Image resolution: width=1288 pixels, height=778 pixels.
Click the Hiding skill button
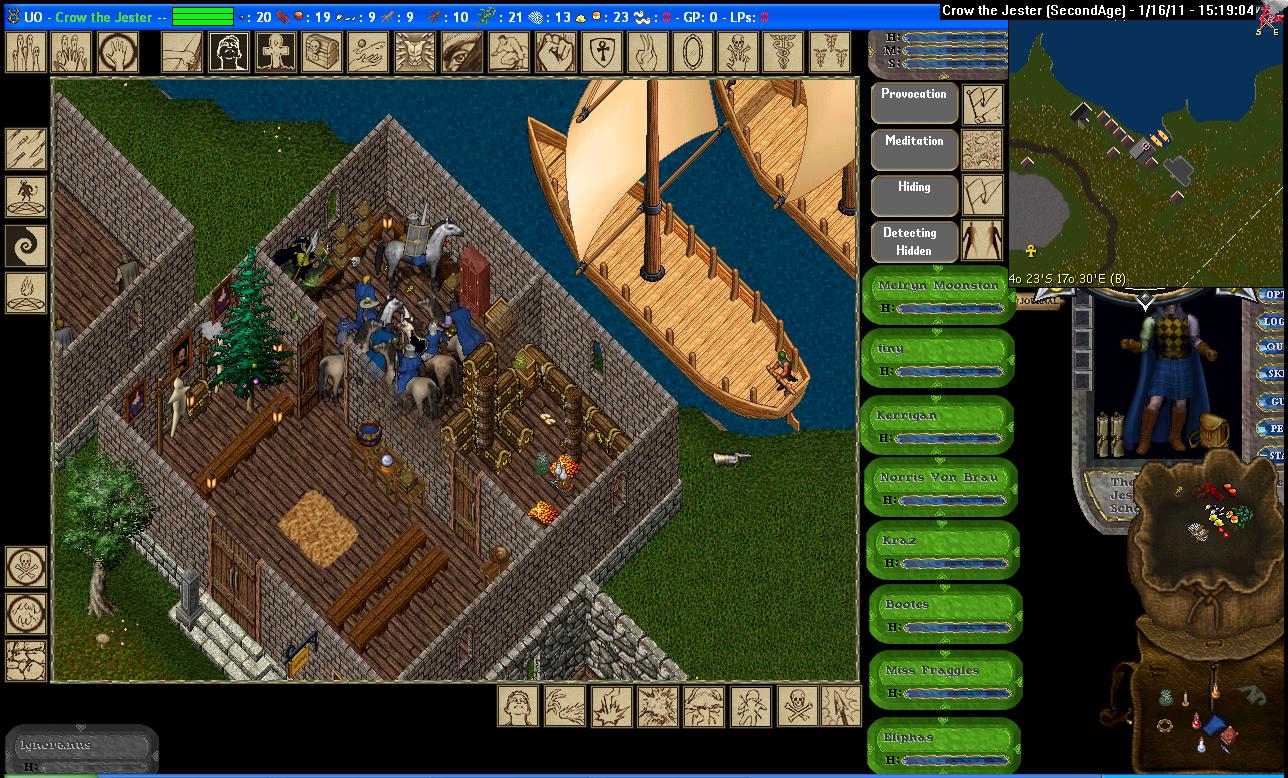914,196
